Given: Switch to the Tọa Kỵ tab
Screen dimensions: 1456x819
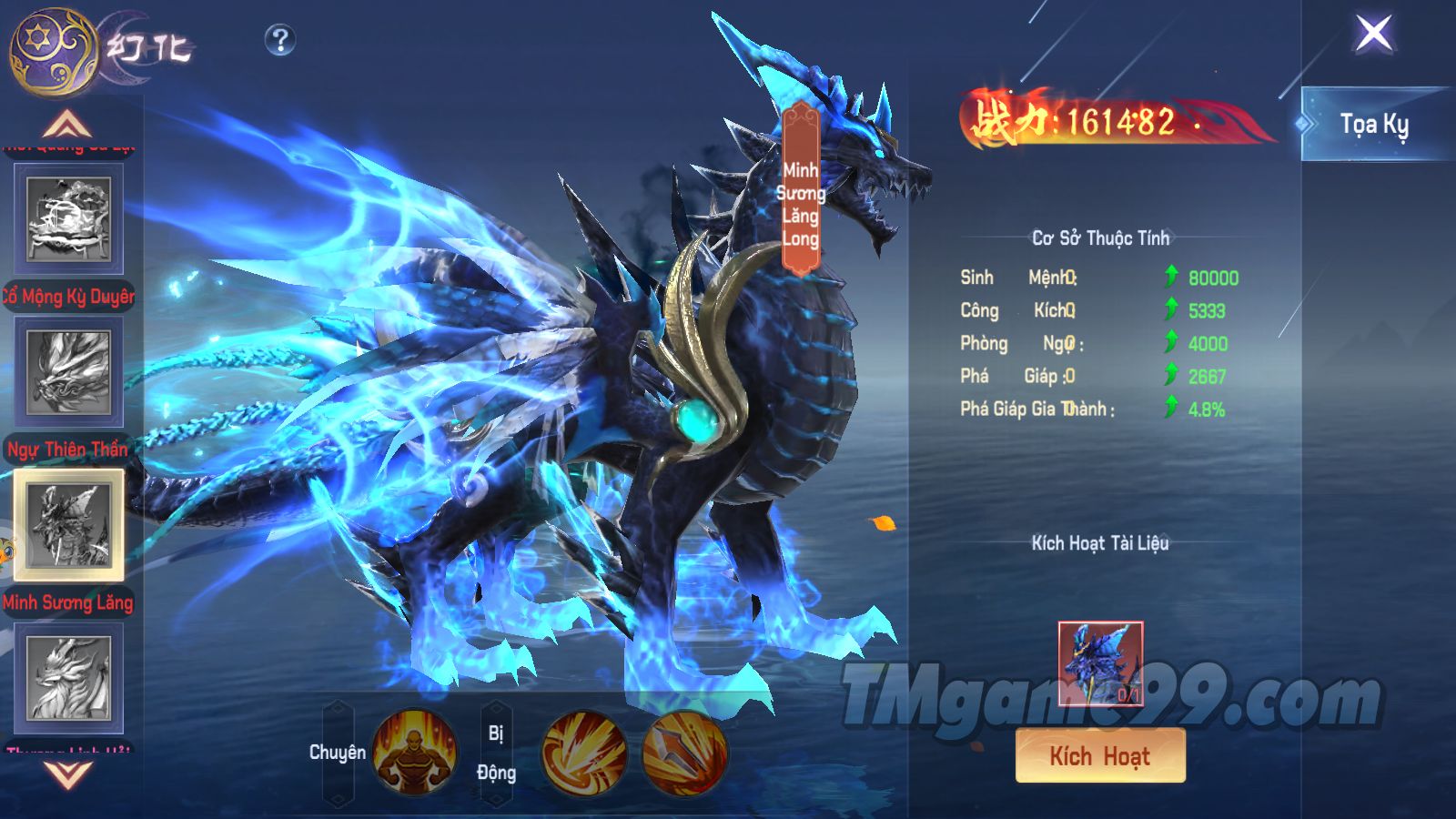Looking at the screenshot, I should (x=1373, y=125).
